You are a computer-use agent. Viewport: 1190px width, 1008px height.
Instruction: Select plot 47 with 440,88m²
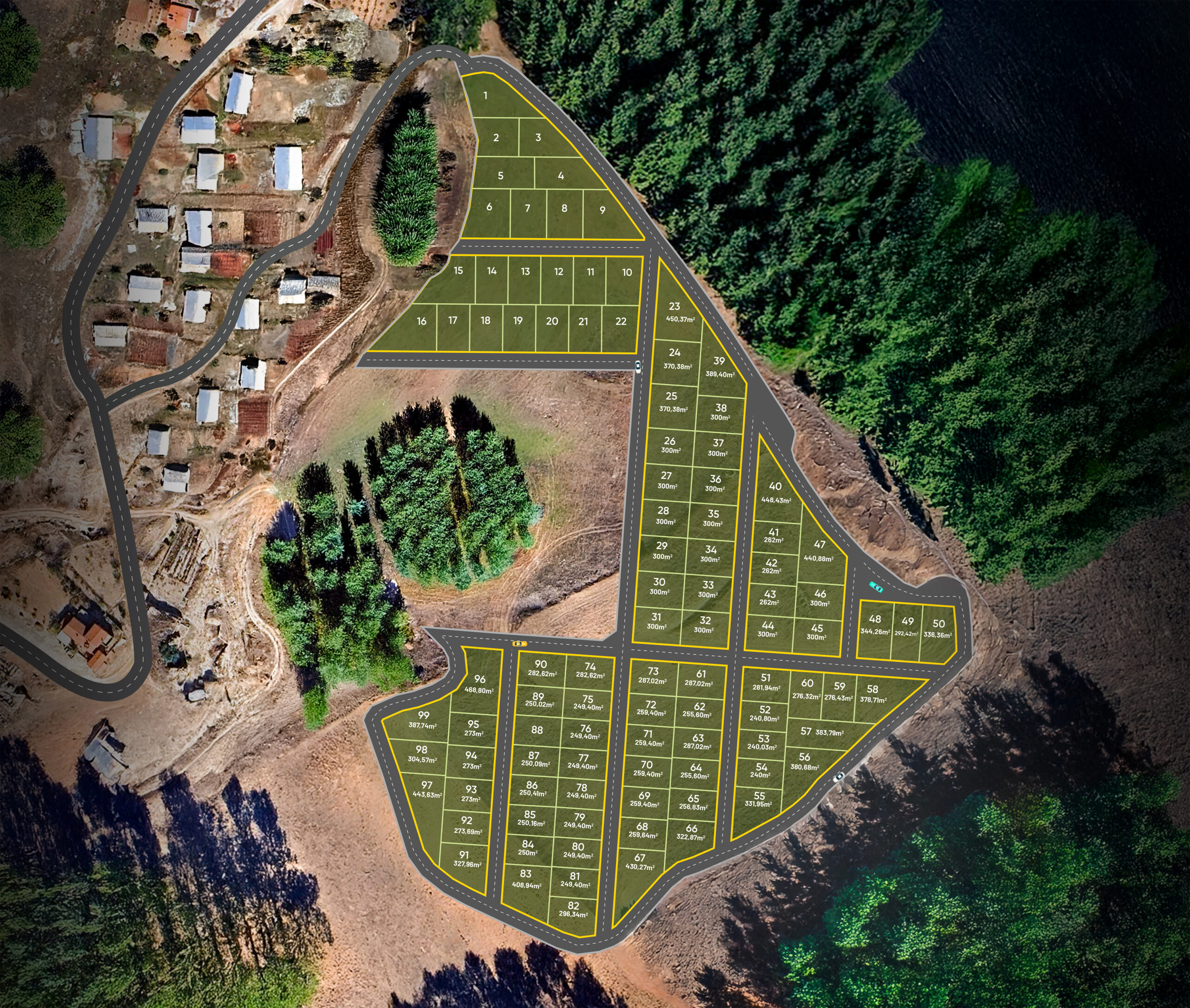coord(819,550)
